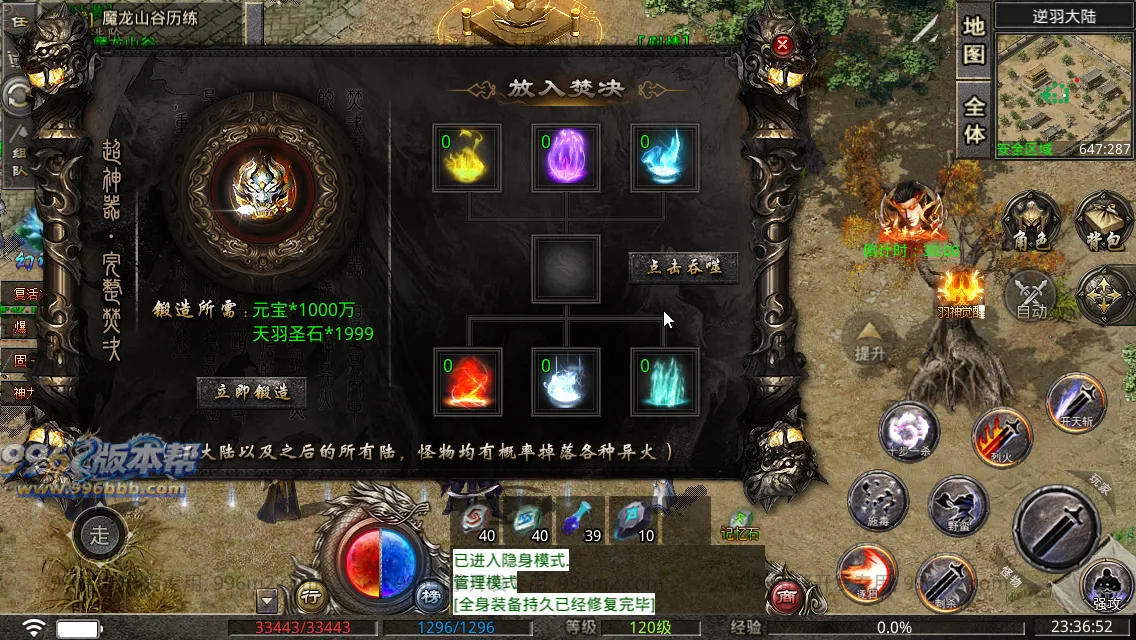Close the forging panel with red X
Viewport: 1136px width, 640px height.
coord(783,44)
